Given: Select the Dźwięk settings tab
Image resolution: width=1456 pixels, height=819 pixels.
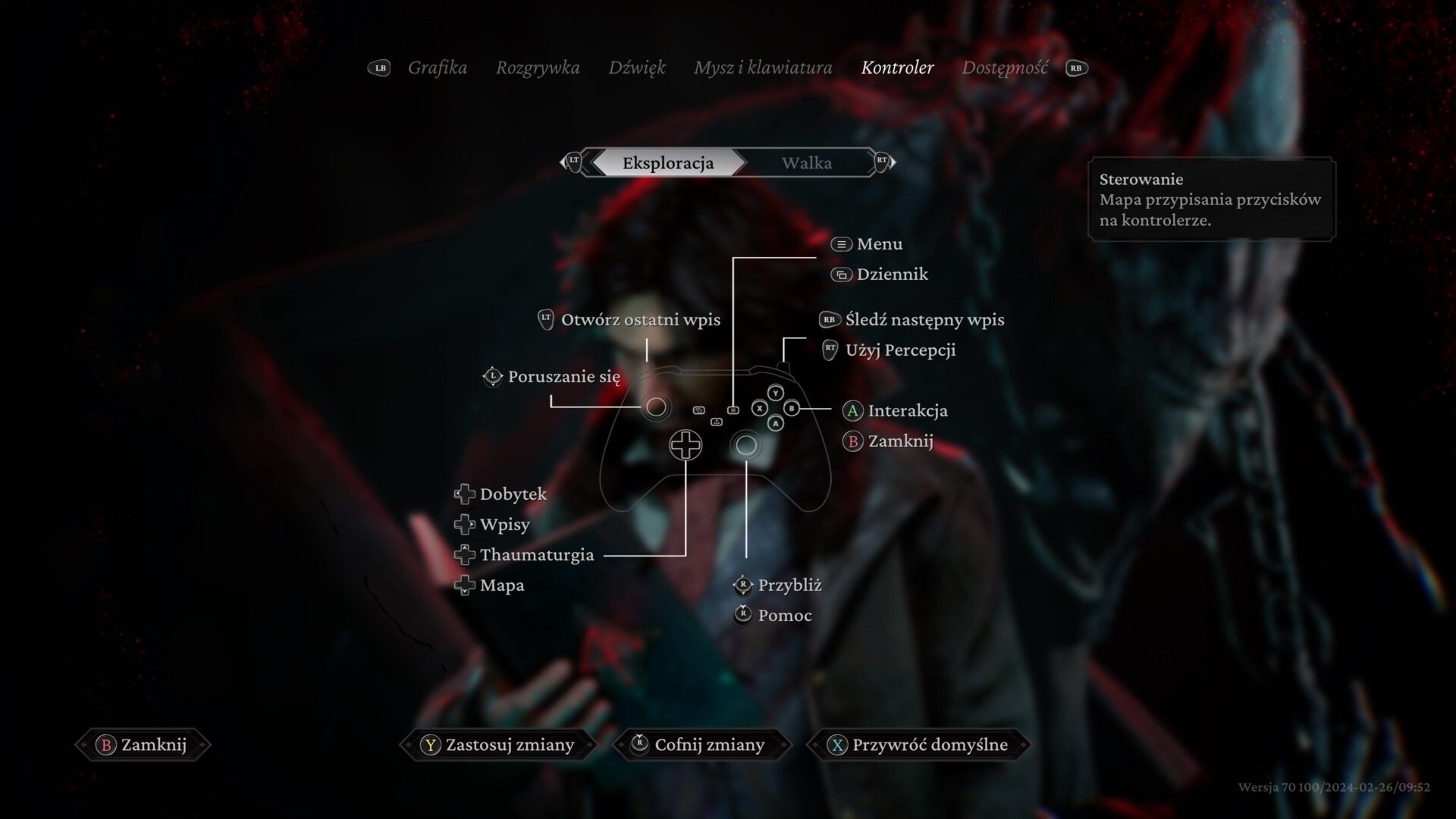Looking at the screenshot, I should click(636, 68).
